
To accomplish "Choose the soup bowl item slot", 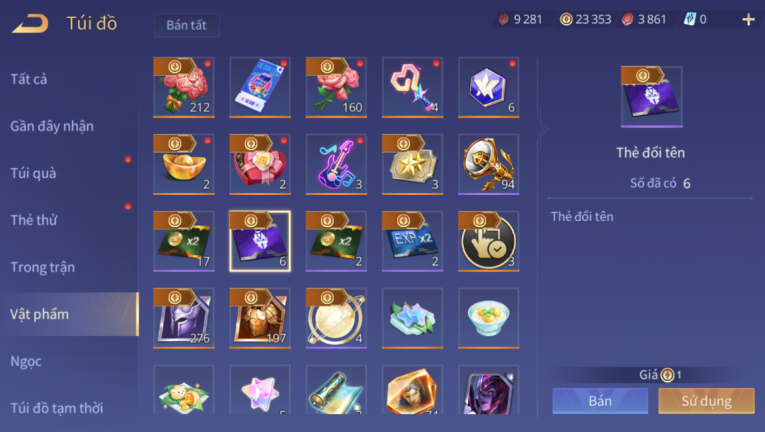I will point(488,318).
